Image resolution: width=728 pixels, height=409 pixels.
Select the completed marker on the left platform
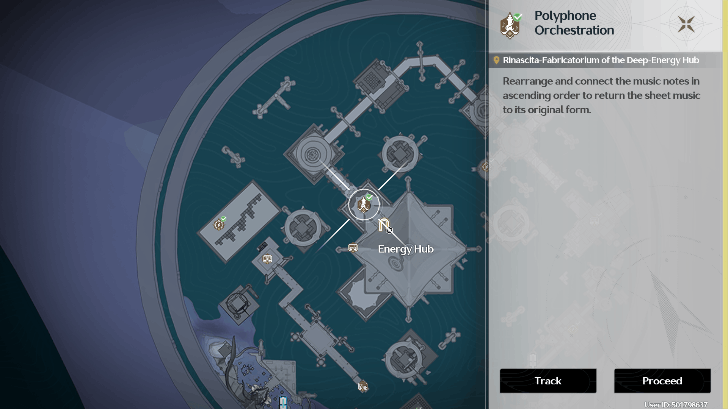219,224
